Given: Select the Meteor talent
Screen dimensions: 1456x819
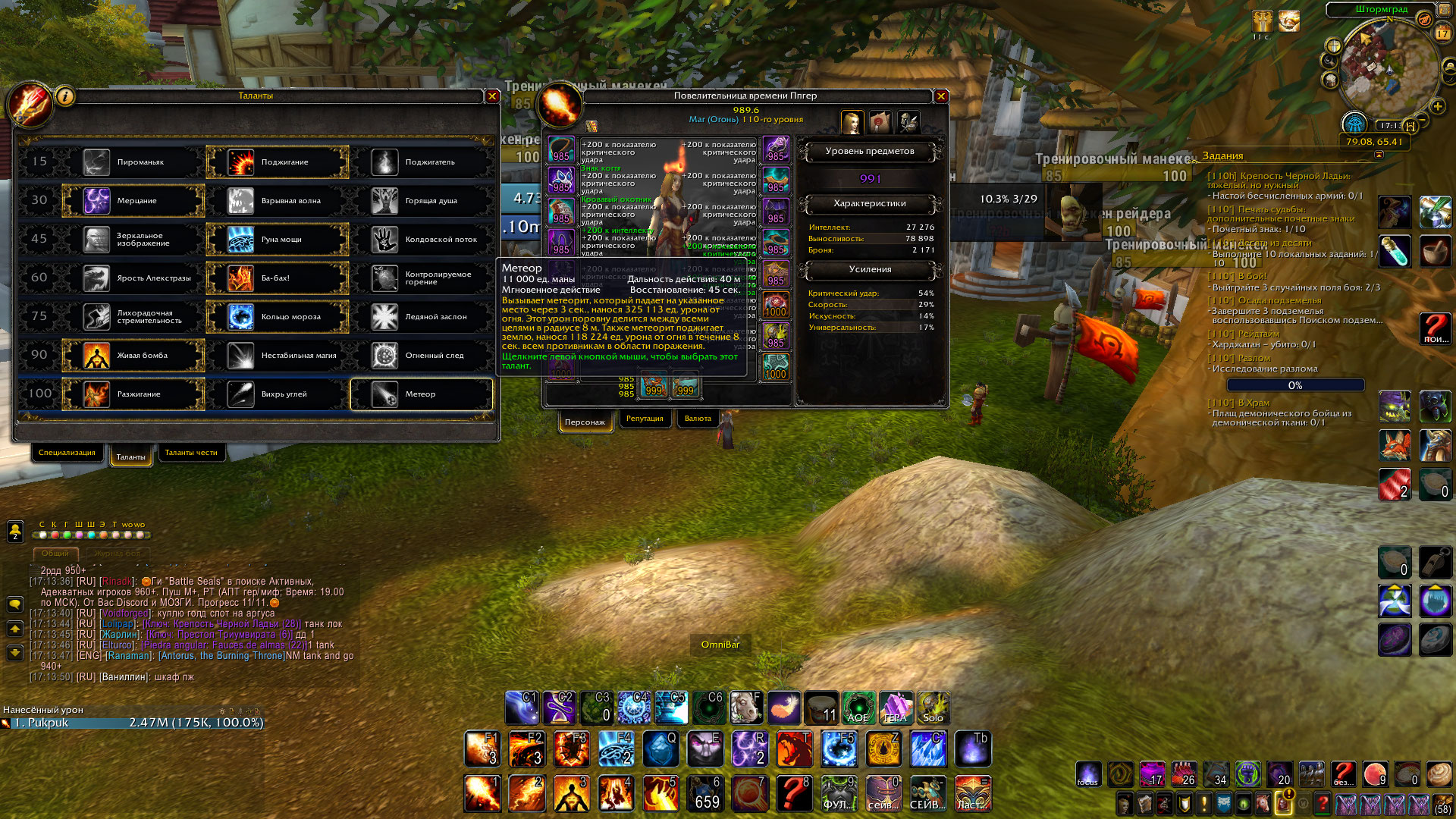Looking at the screenshot, I should pos(422,394).
